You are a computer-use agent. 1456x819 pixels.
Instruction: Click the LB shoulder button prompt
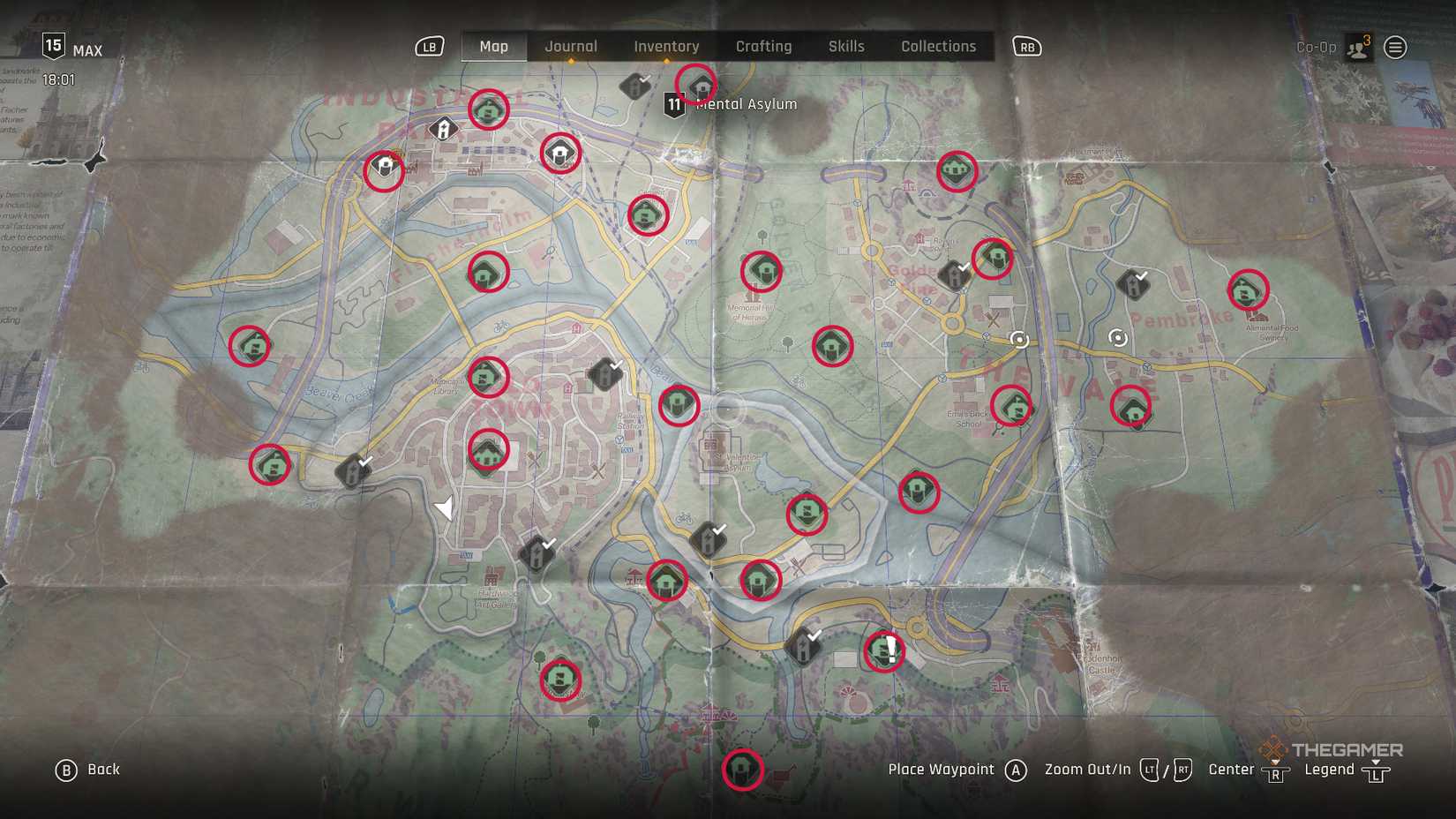point(429,46)
